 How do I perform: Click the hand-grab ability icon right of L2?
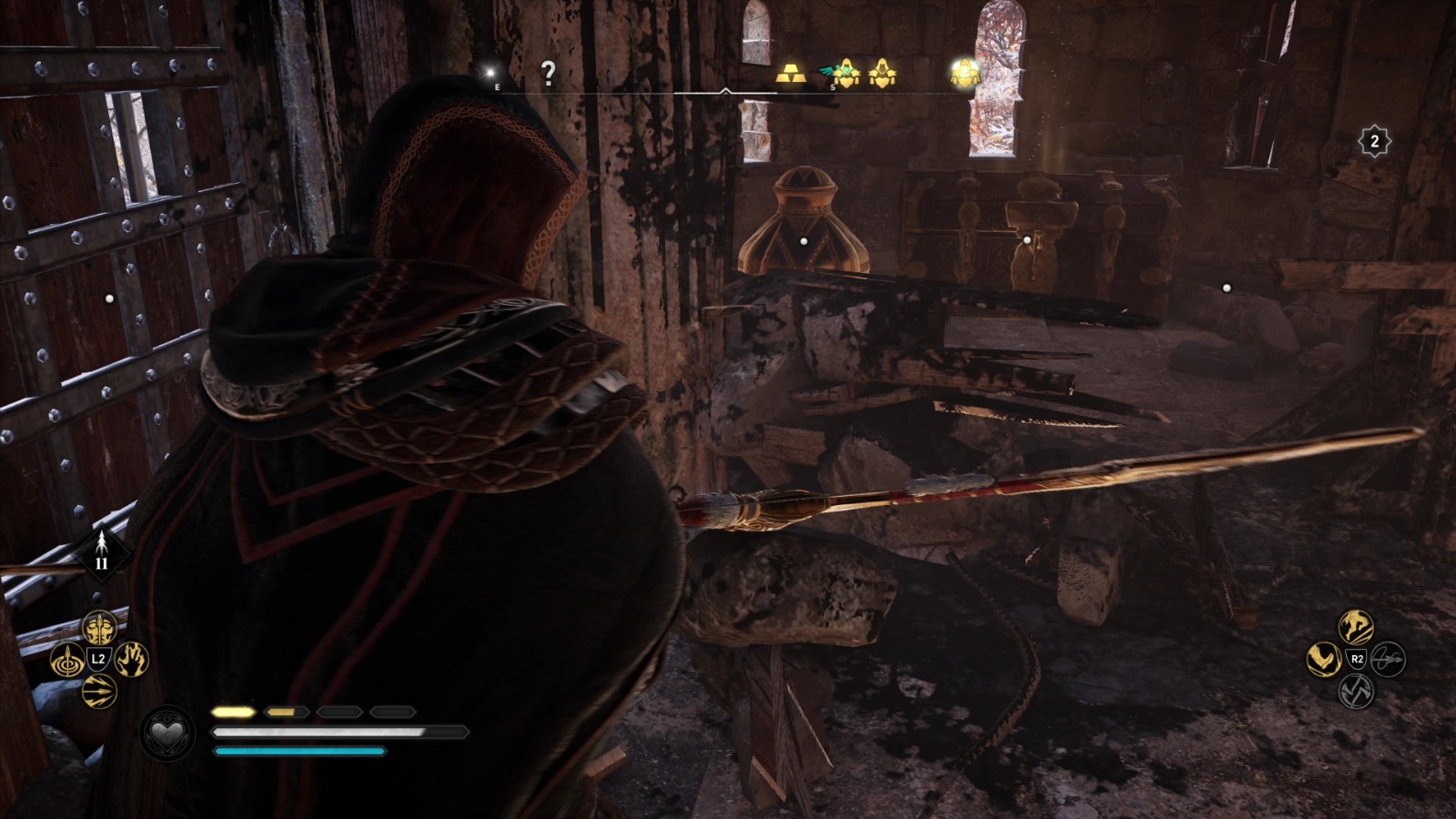tap(132, 659)
